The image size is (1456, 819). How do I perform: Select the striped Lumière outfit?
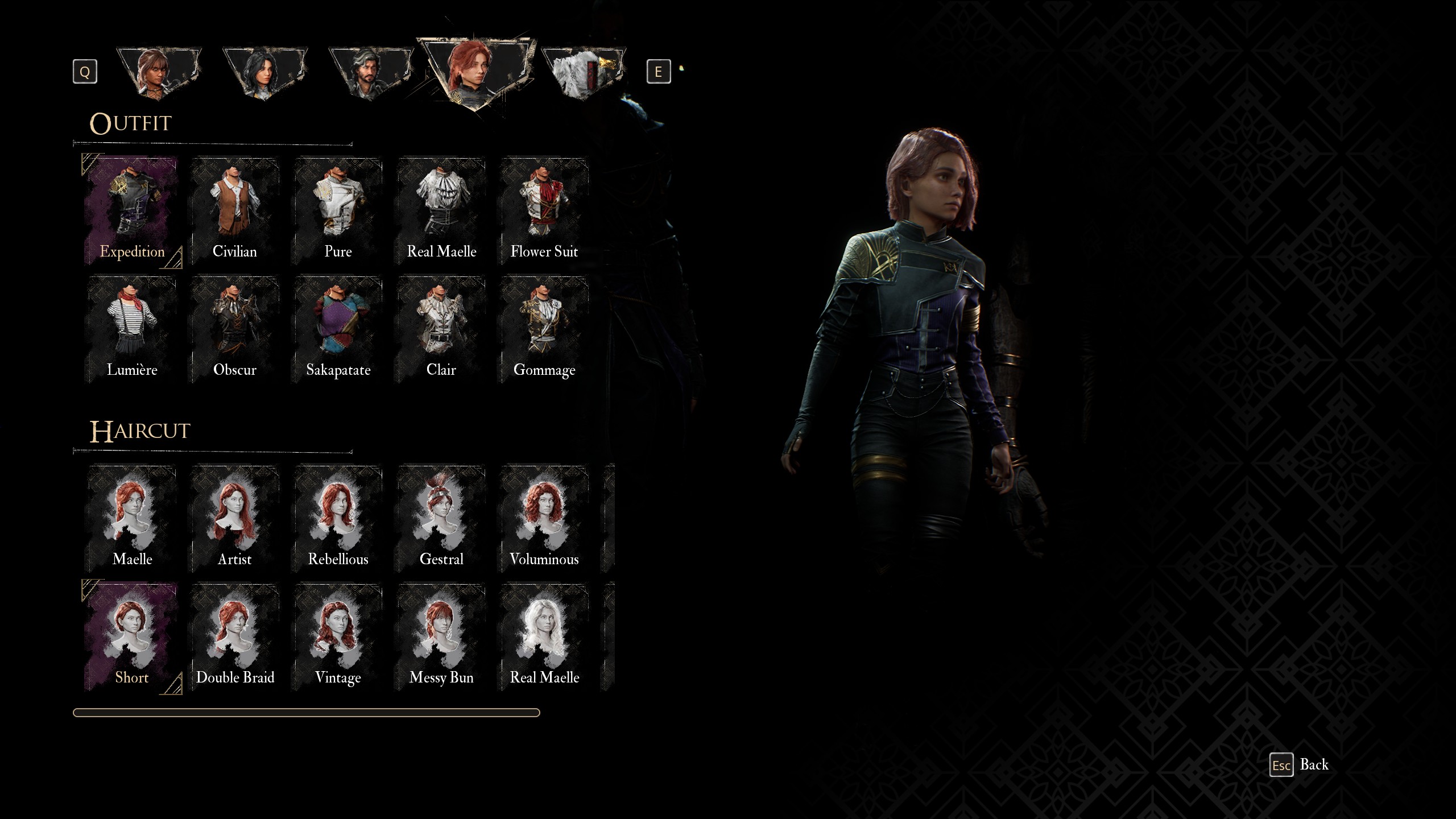click(x=132, y=329)
